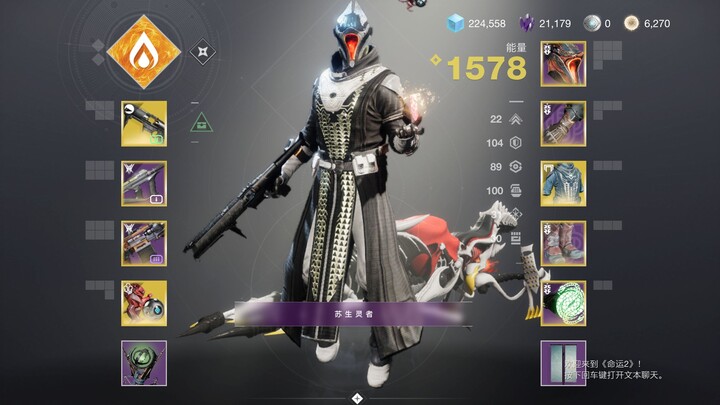Open the green orb artifact slot
The height and width of the screenshot is (405, 720).
(x=144, y=362)
